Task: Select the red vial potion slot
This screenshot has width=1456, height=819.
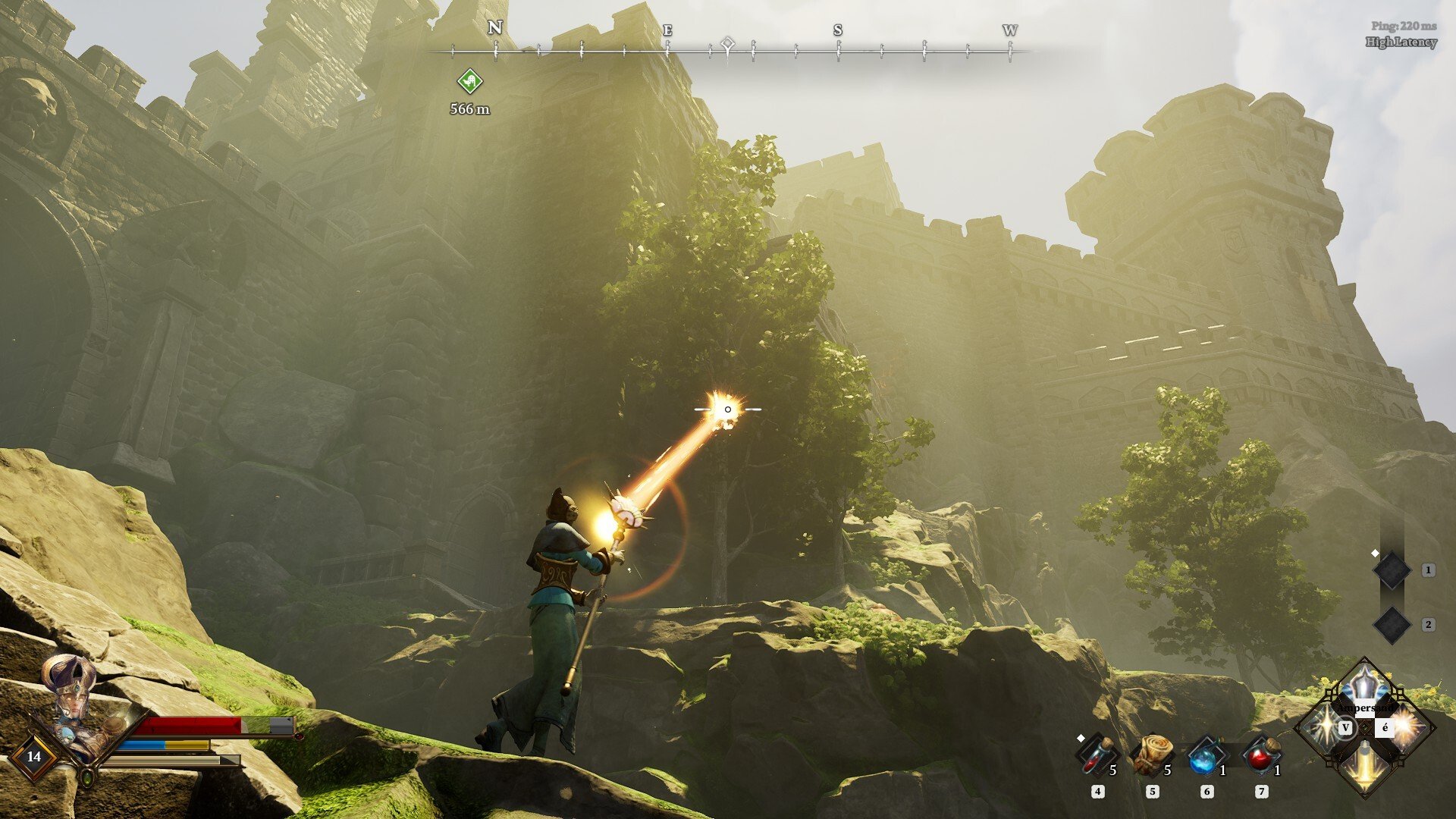Action: [1096, 756]
